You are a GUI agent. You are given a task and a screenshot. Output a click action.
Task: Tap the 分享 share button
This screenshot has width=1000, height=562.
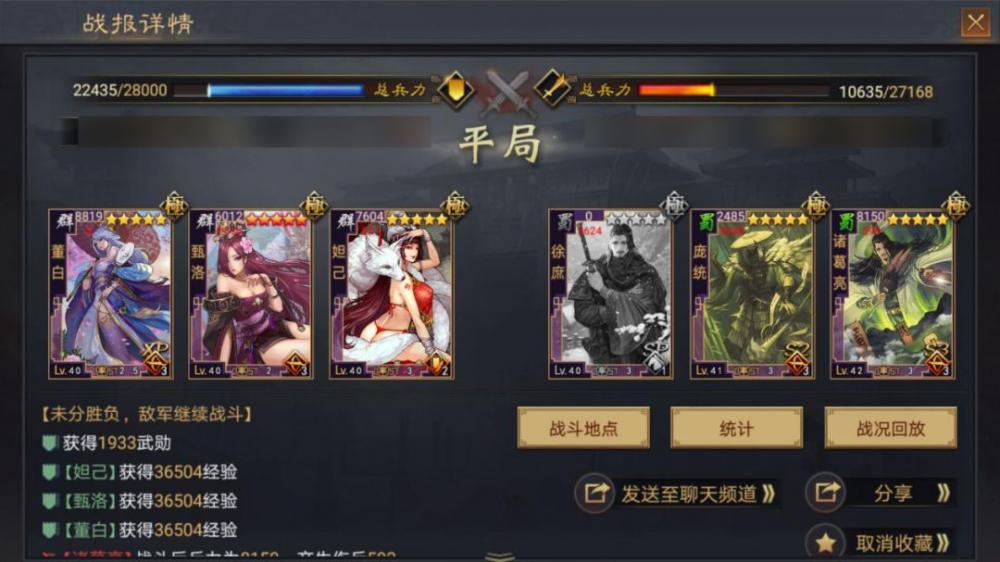(880, 493)
